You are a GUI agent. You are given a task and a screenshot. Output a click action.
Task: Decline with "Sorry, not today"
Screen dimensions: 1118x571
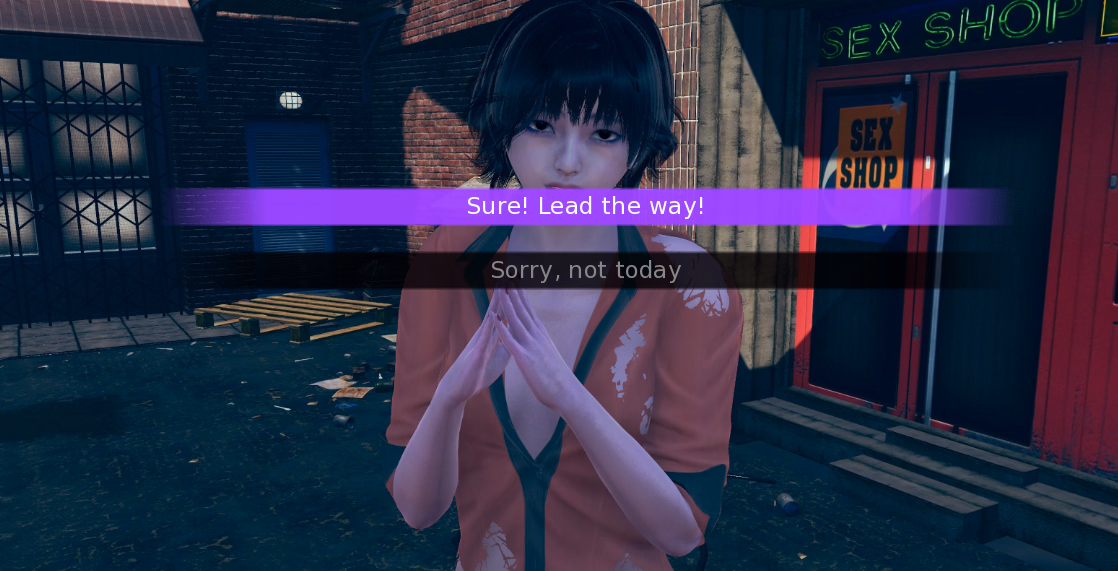[x=586, y=270]
